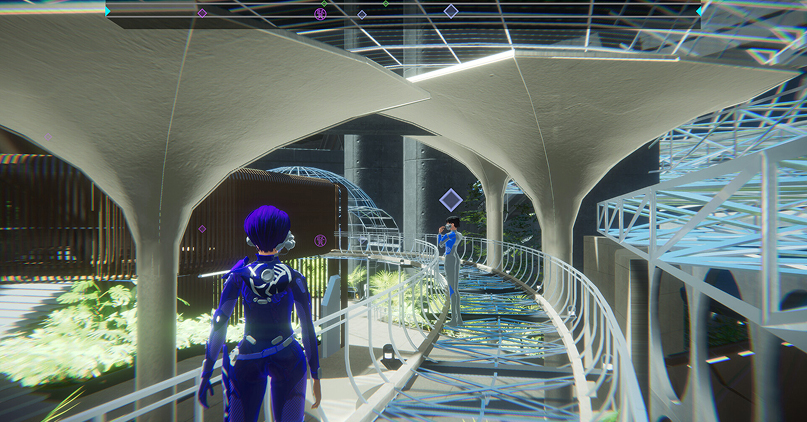Click the large diamond marker on the compass bar
This screenshot has width=807, height=422.
451,12
